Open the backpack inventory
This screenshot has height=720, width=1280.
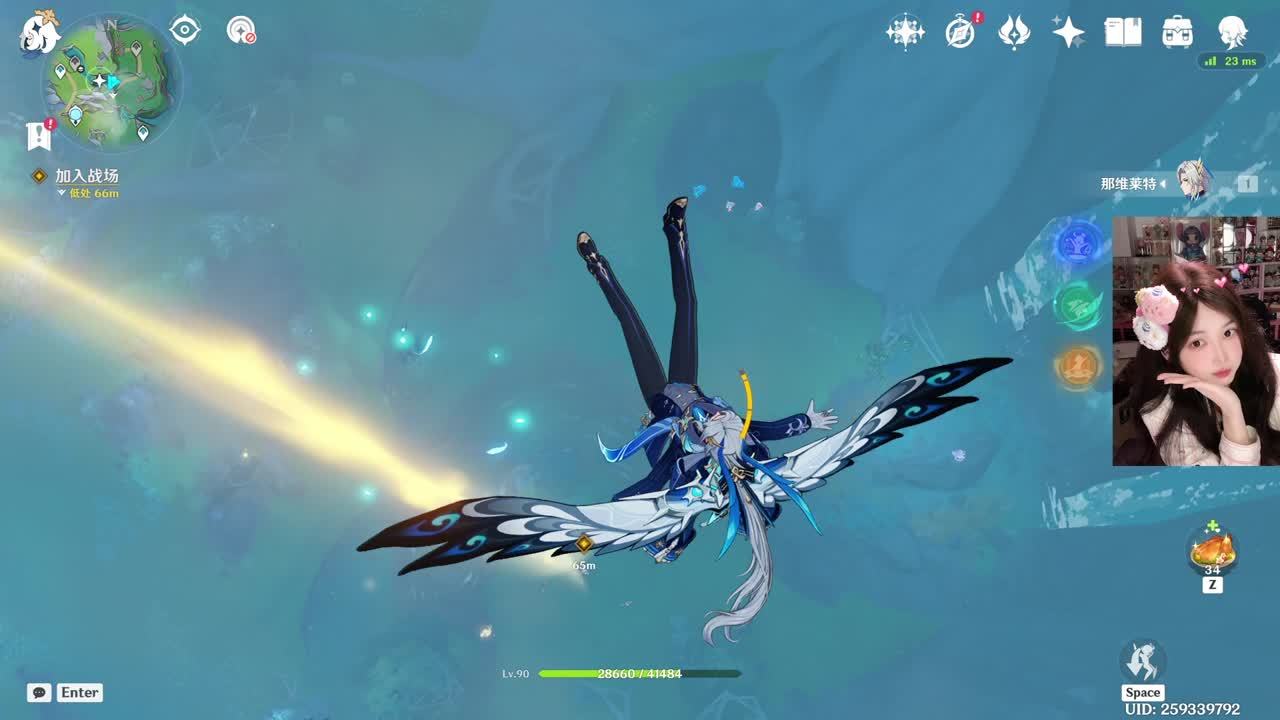pos(1177,32)
